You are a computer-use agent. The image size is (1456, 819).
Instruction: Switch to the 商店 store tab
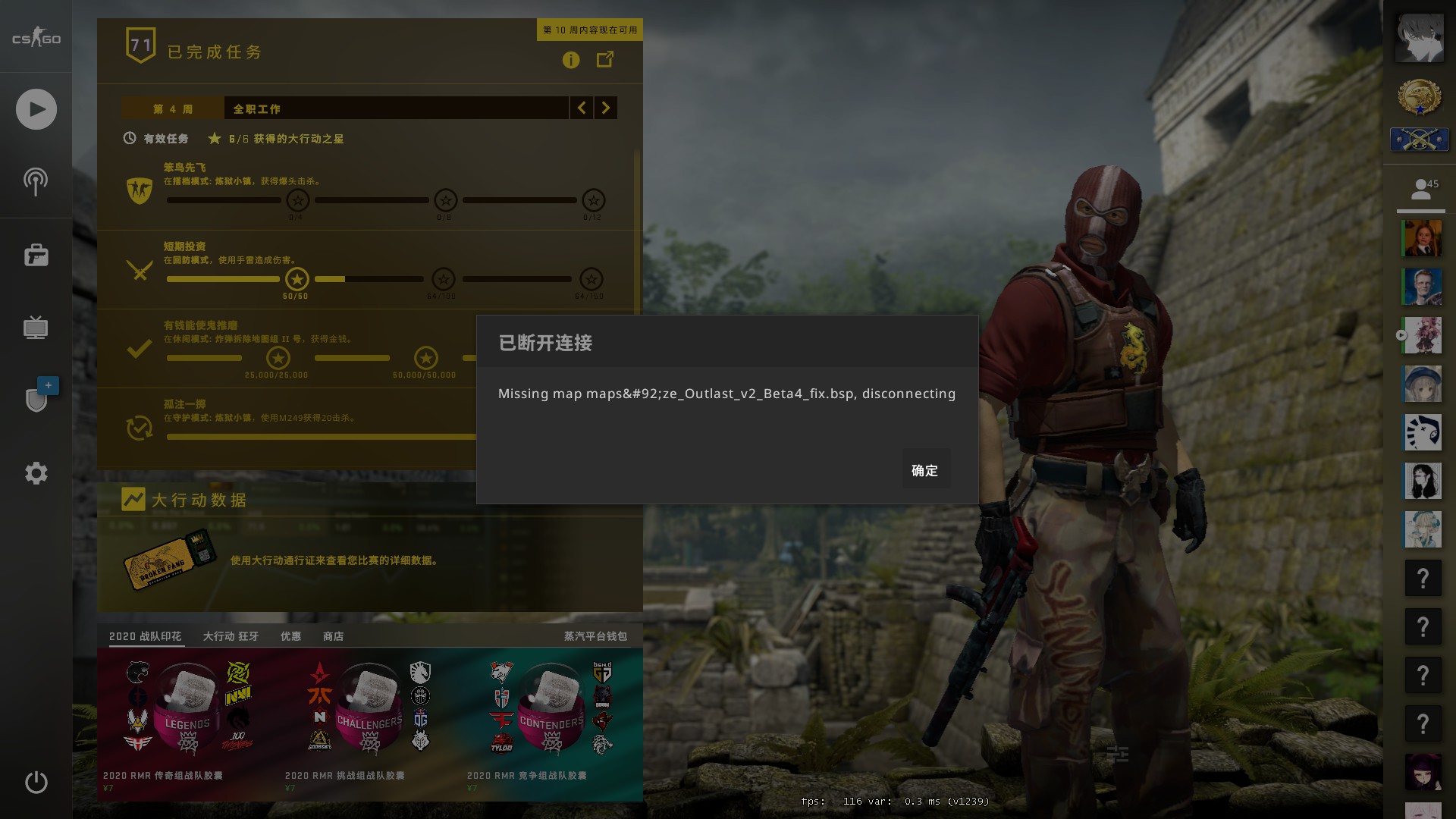pos(333,636)
